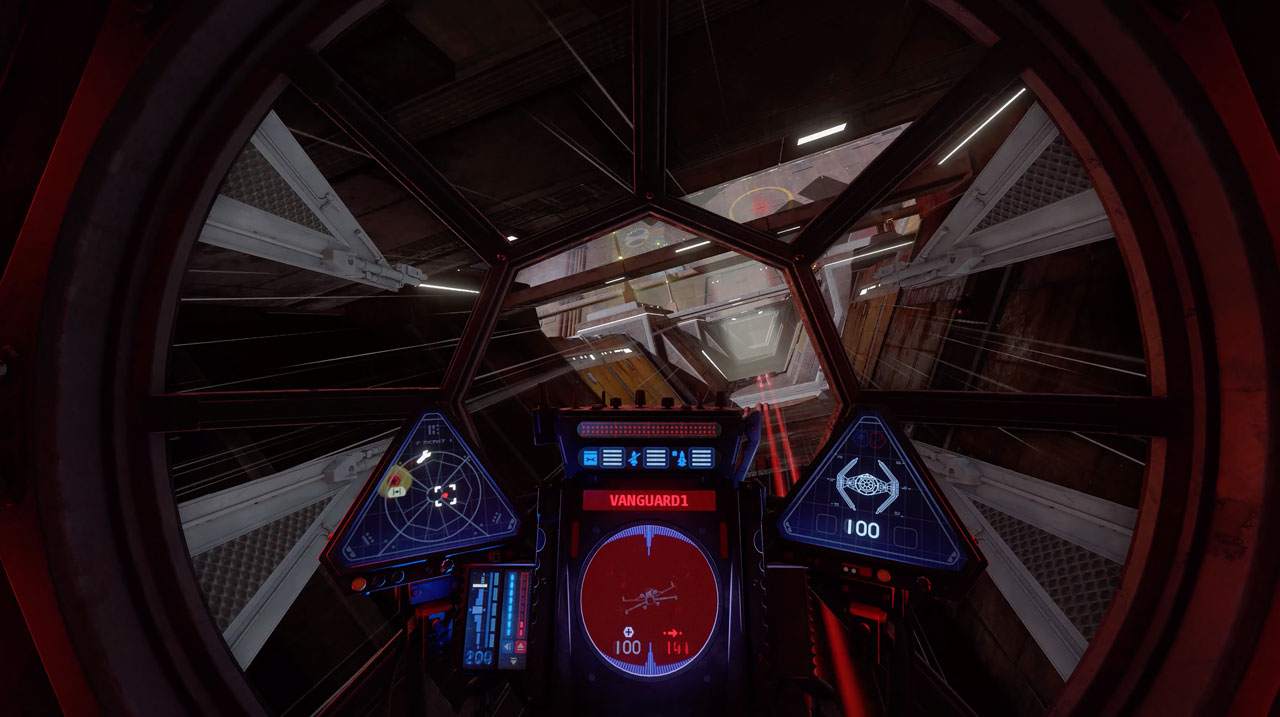Select the wrench marker on the radar
The image size is (1280, 717).
423,457
